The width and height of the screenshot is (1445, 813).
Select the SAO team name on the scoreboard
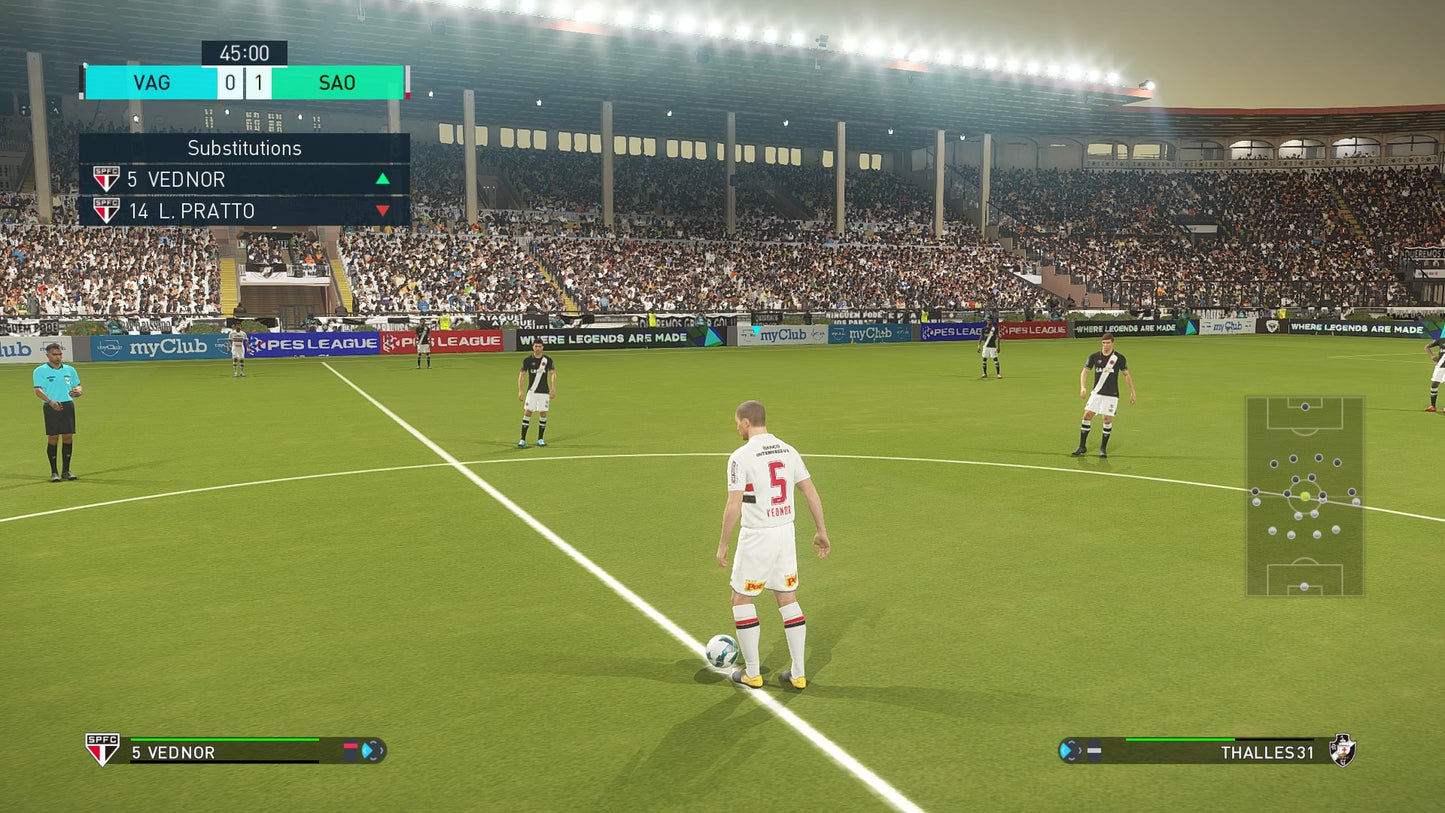click(x=339, y=83)
